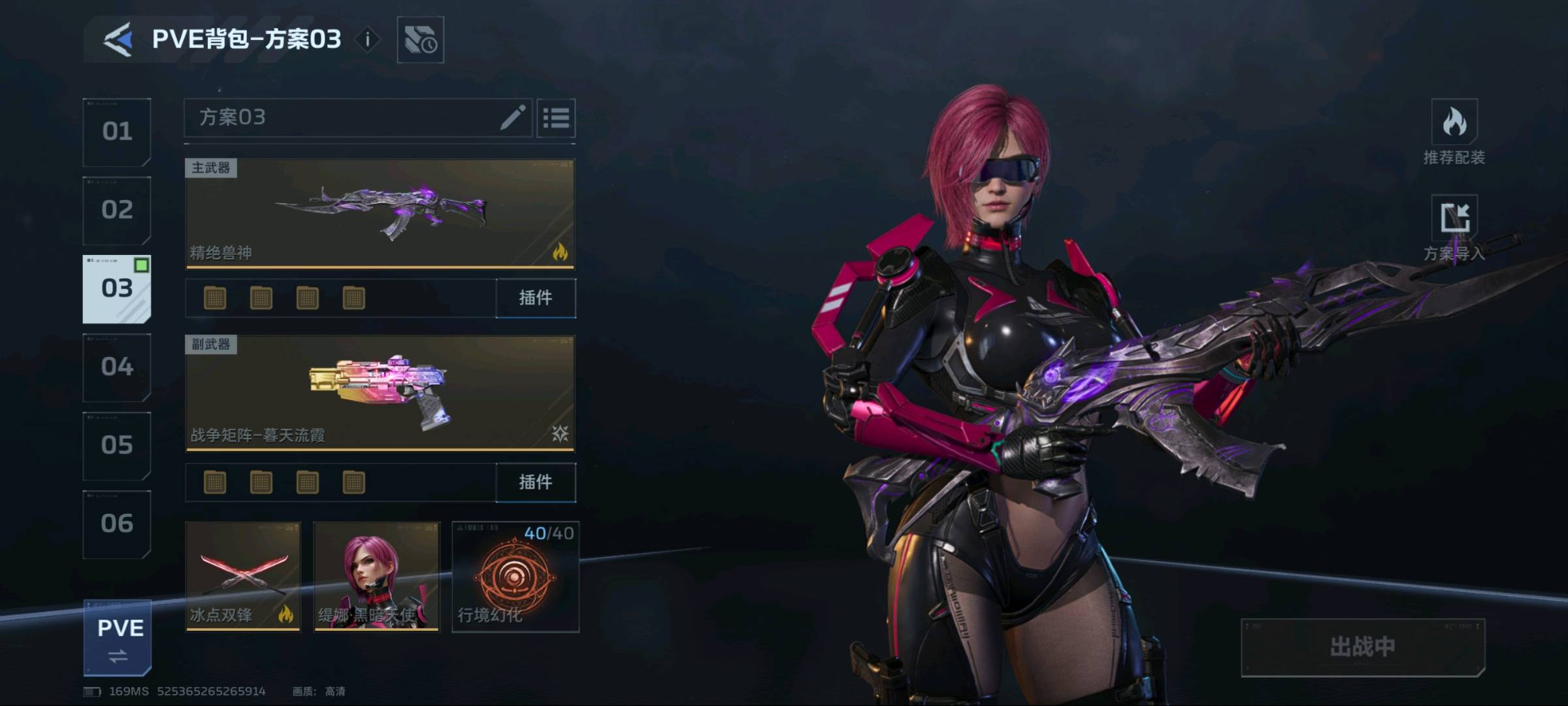Switch to loadout tab 01

[x=117, y=132]
